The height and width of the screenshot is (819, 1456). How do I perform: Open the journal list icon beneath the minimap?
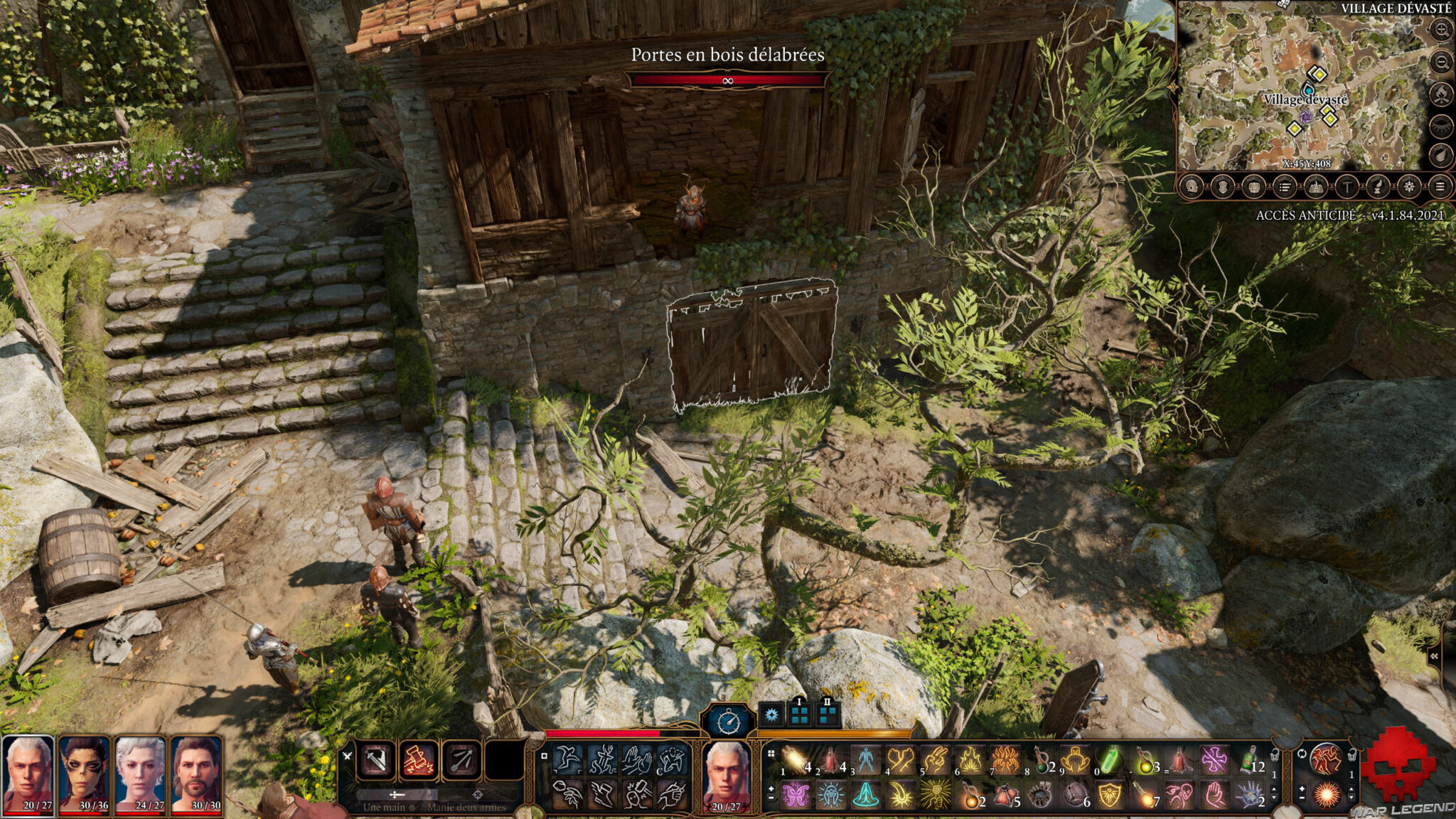click(x=1285, y=188)
